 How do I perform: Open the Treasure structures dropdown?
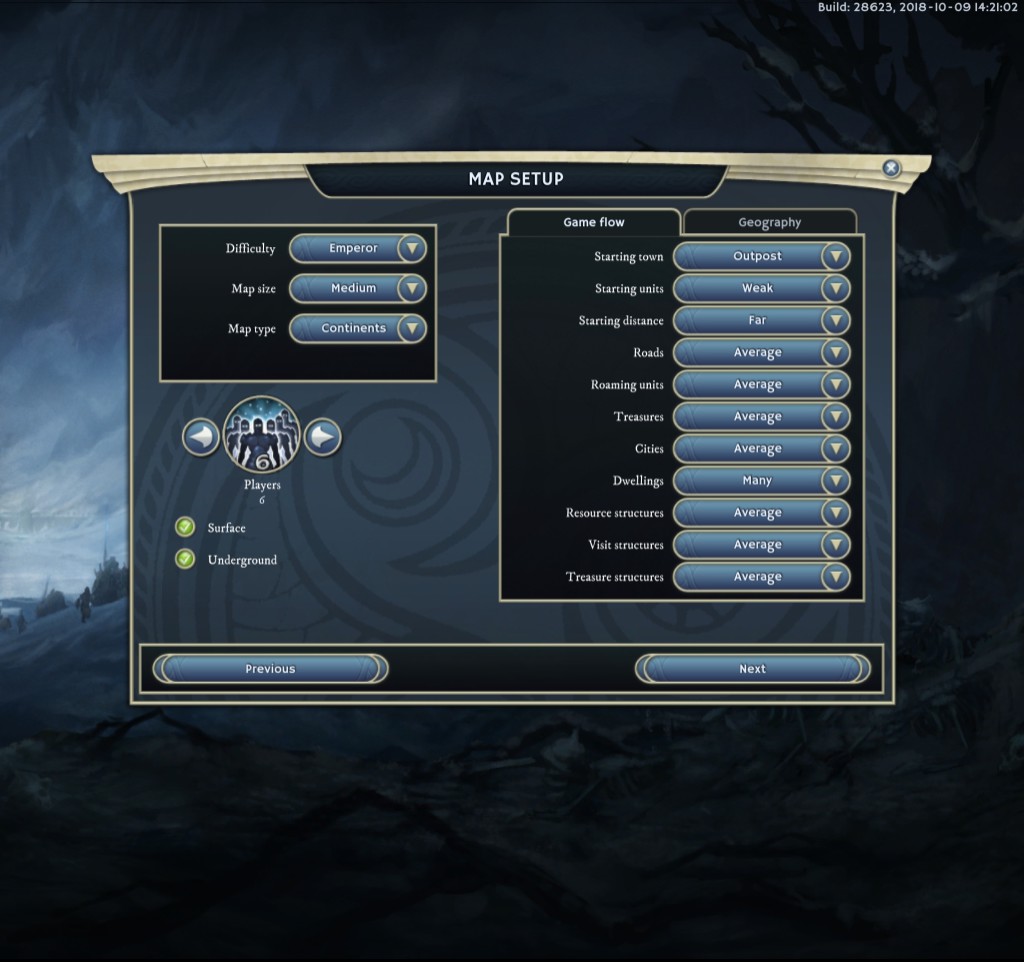point(762,577)
